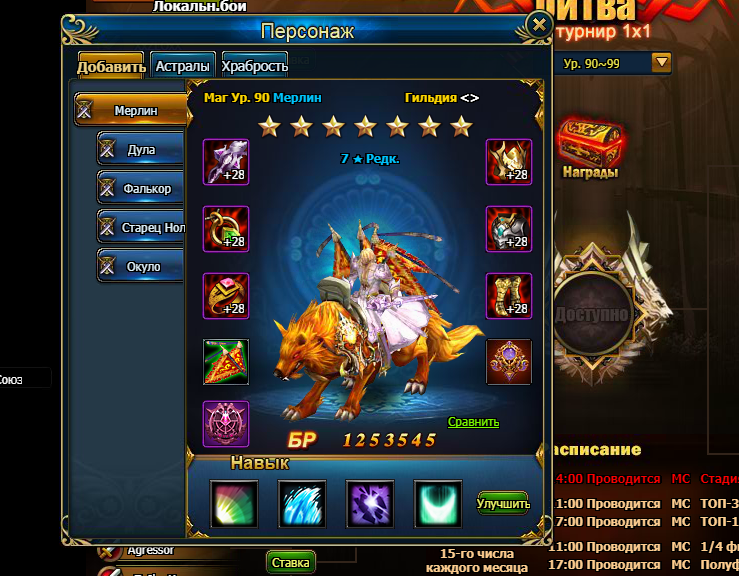
Task: Select Мерлин in the hero list
Action: pos(132,110)
